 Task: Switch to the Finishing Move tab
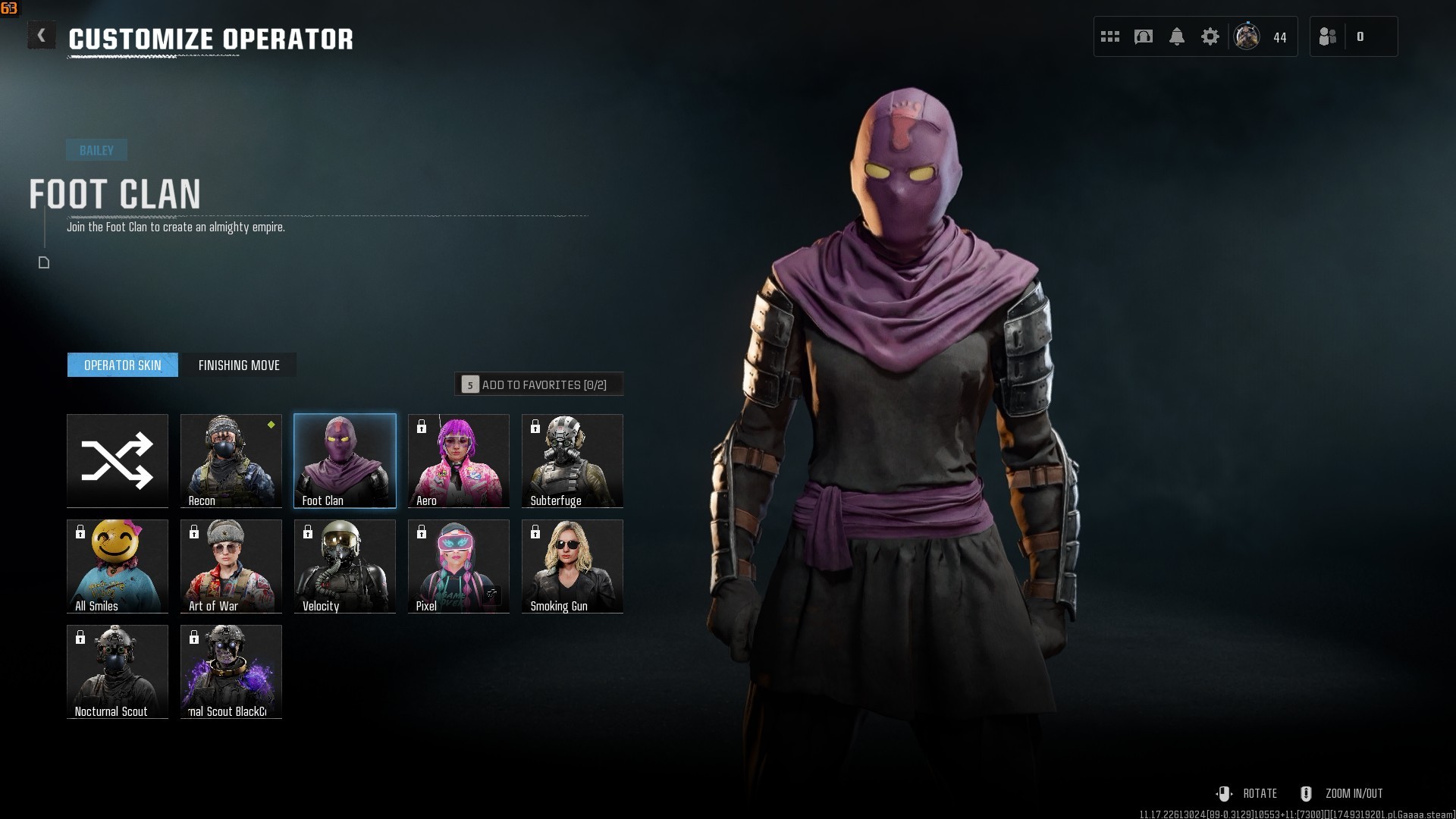(239, 365)
